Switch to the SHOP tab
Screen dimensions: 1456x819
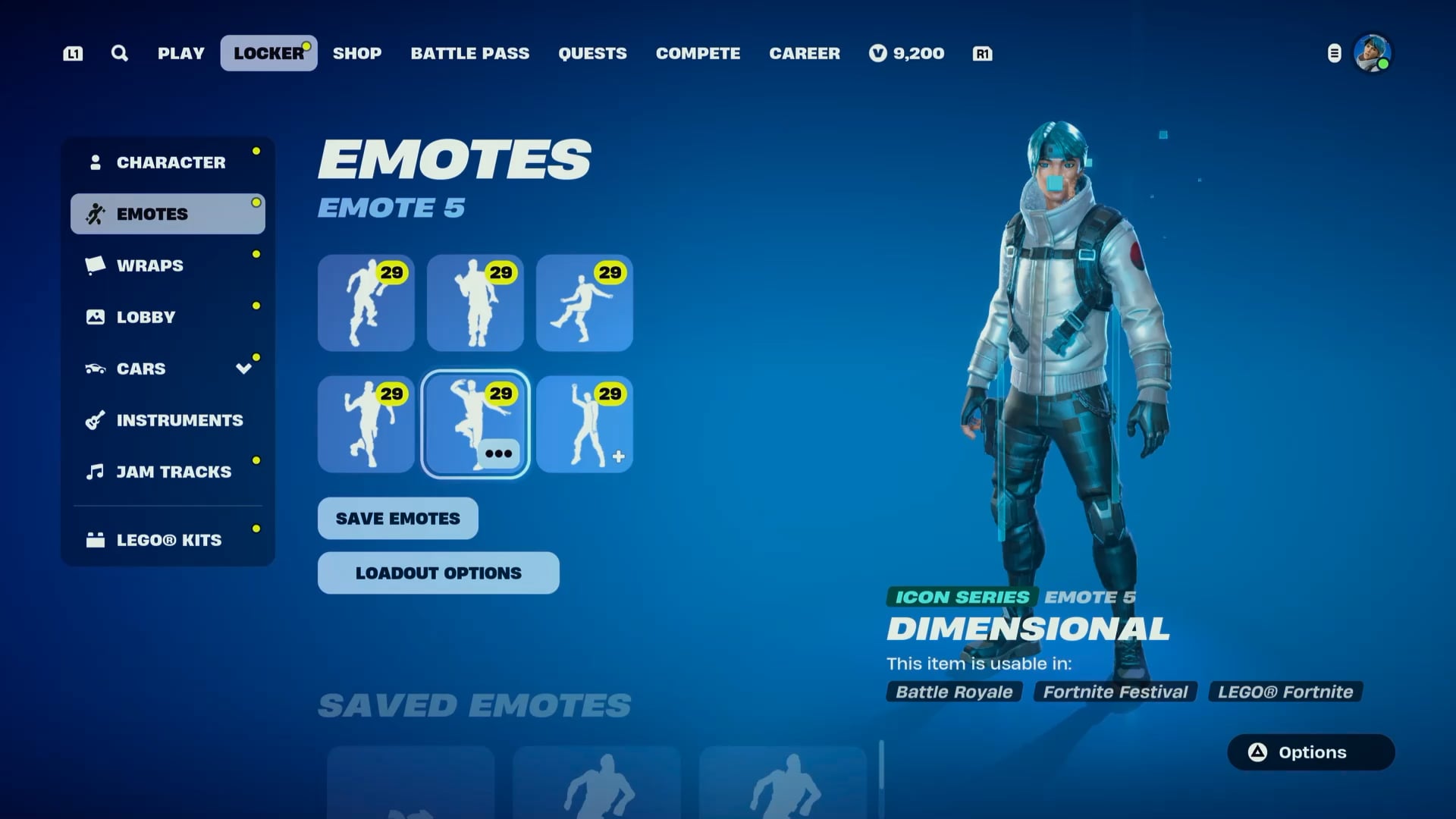click(357, 53)
